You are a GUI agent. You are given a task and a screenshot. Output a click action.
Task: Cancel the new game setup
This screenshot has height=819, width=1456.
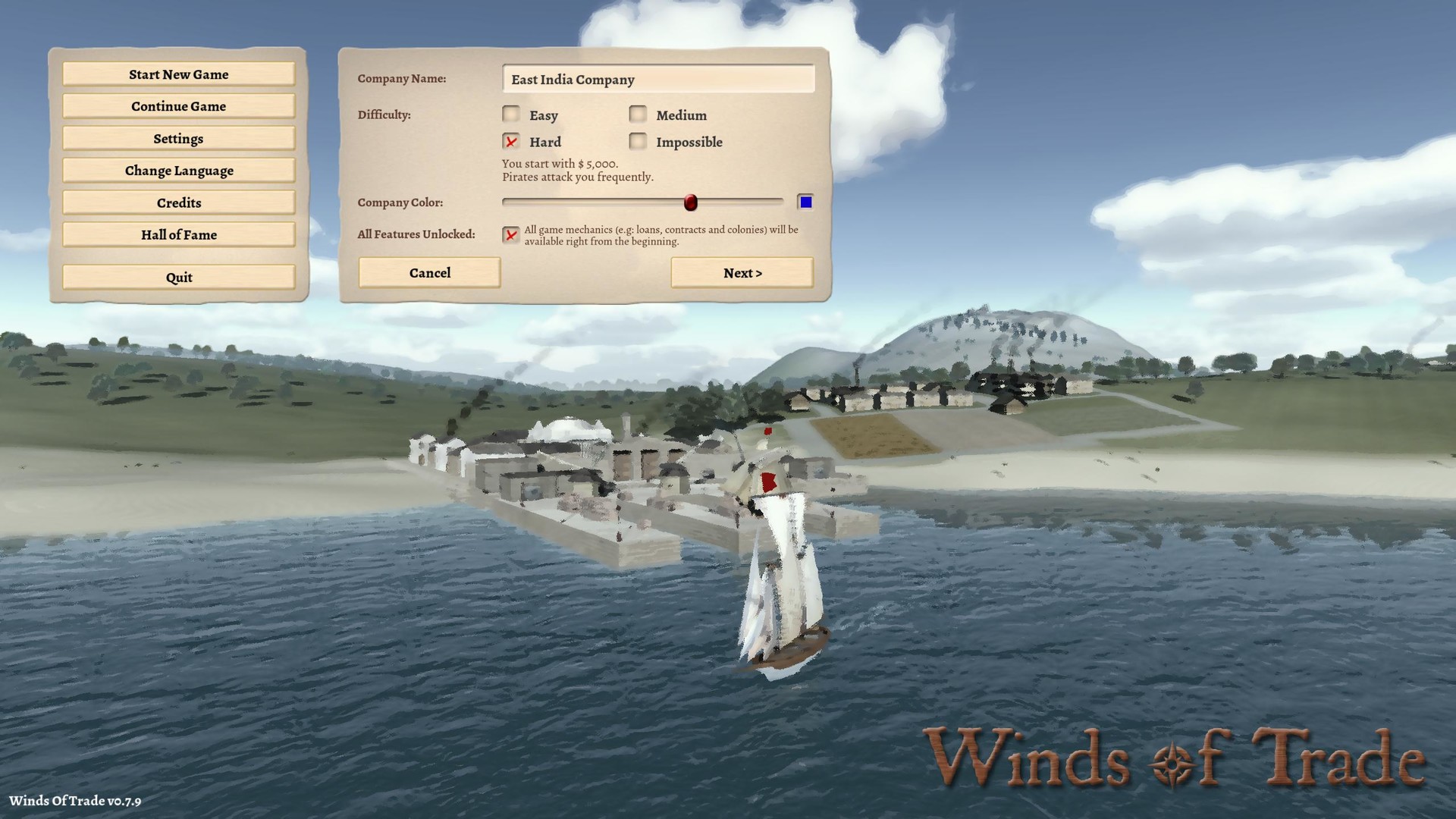[429, 272]
